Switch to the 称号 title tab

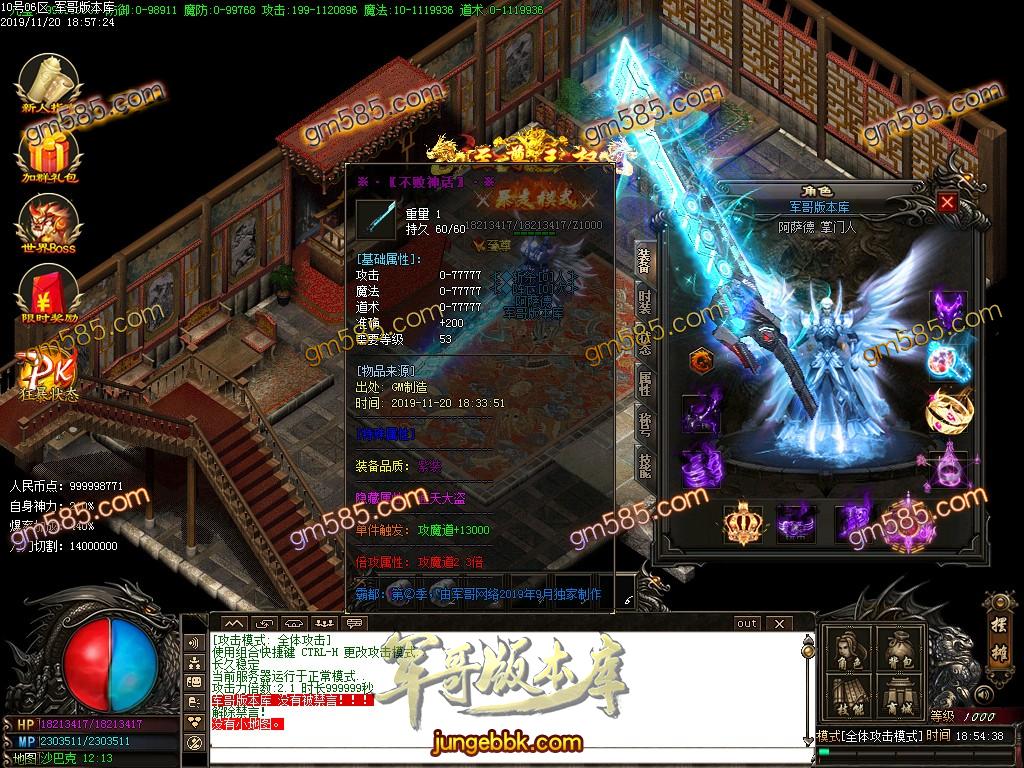click(x=644, y=421)
